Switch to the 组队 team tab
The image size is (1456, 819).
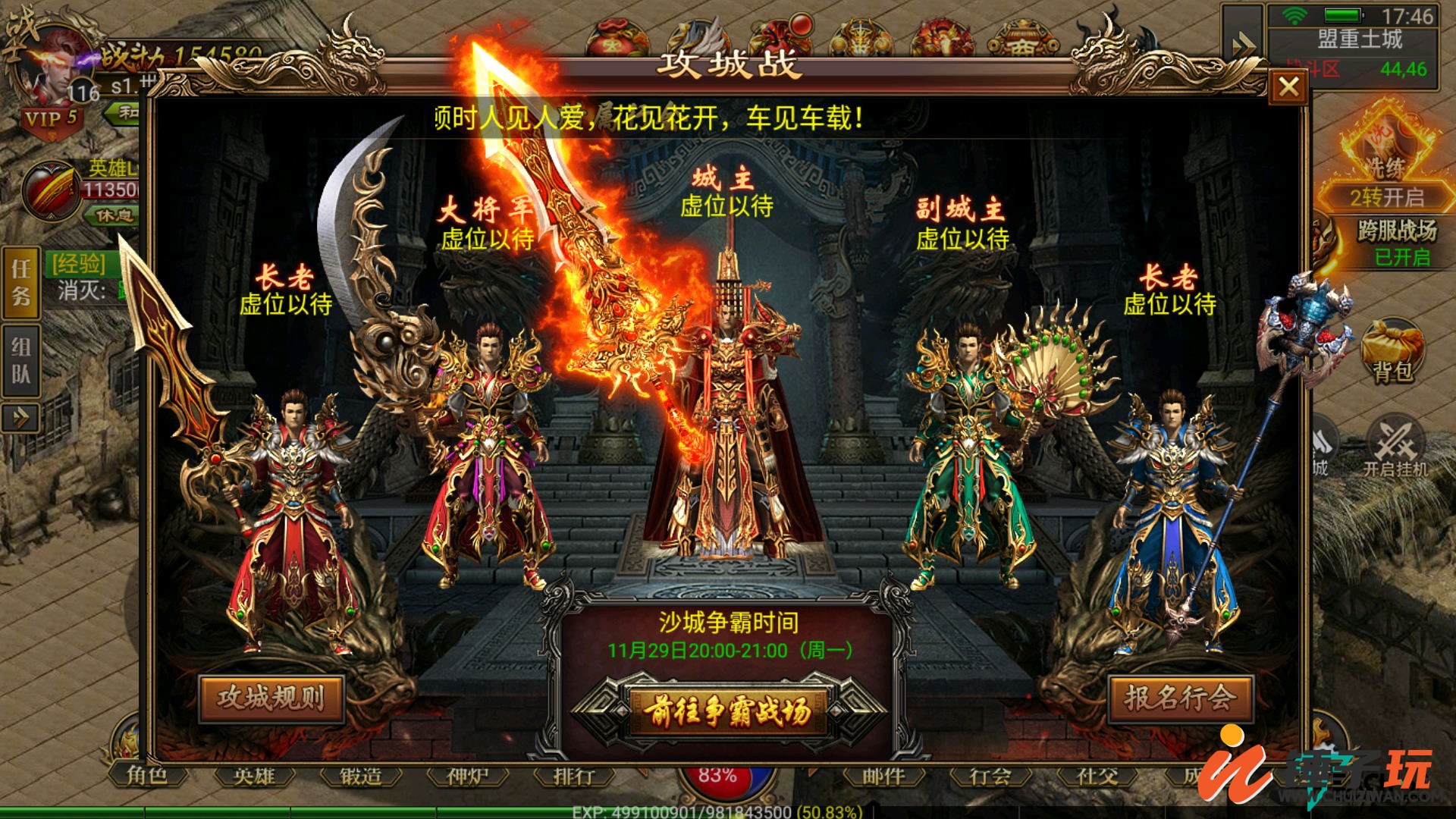click(21, 361)
